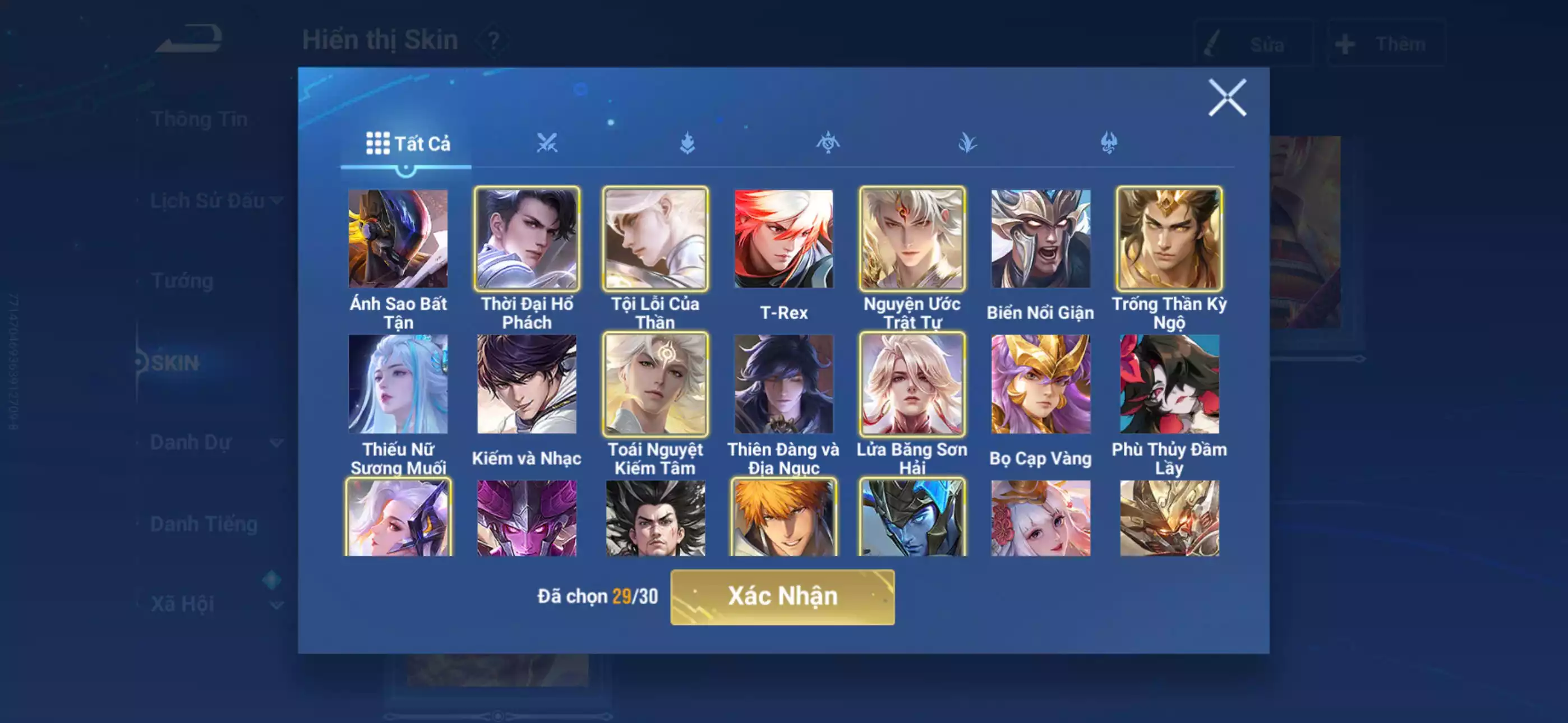This screenshot has height=723, width=1568.
Task: Select the plant-shaped support filter icon
Action: click(968, 143)
